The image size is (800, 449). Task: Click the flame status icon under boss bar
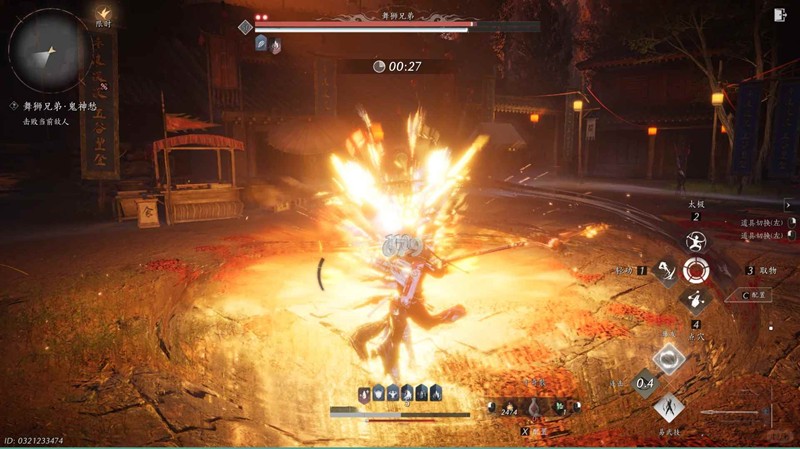pyautogui.click(x=275, y=44)
